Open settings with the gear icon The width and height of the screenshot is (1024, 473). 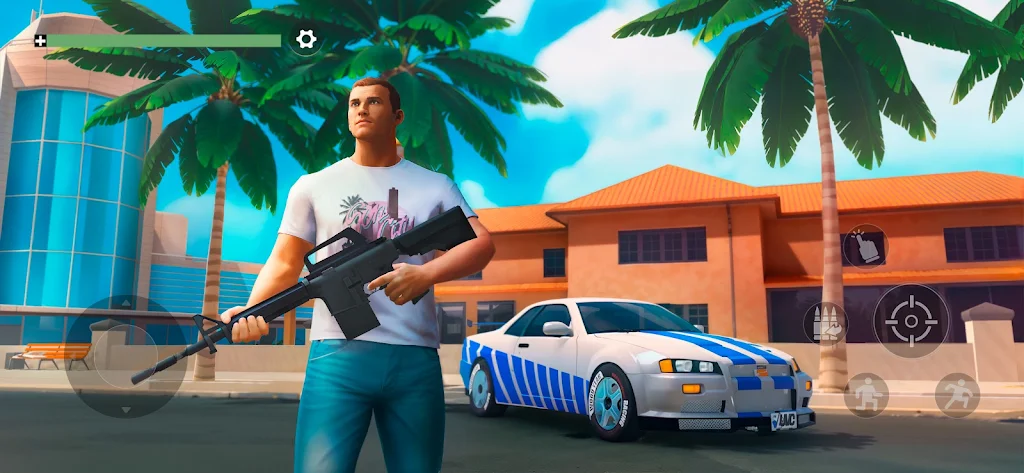coord(306,40)
